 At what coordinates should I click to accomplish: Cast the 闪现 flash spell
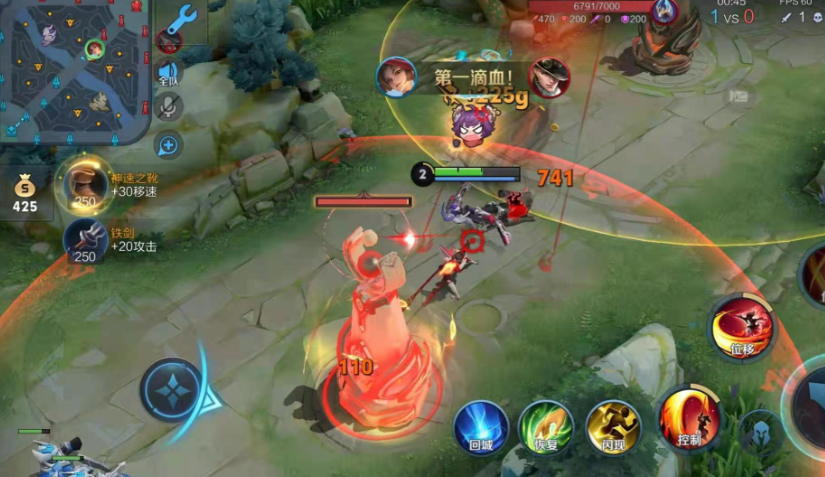pyautogui.click(x=612, y=427)
